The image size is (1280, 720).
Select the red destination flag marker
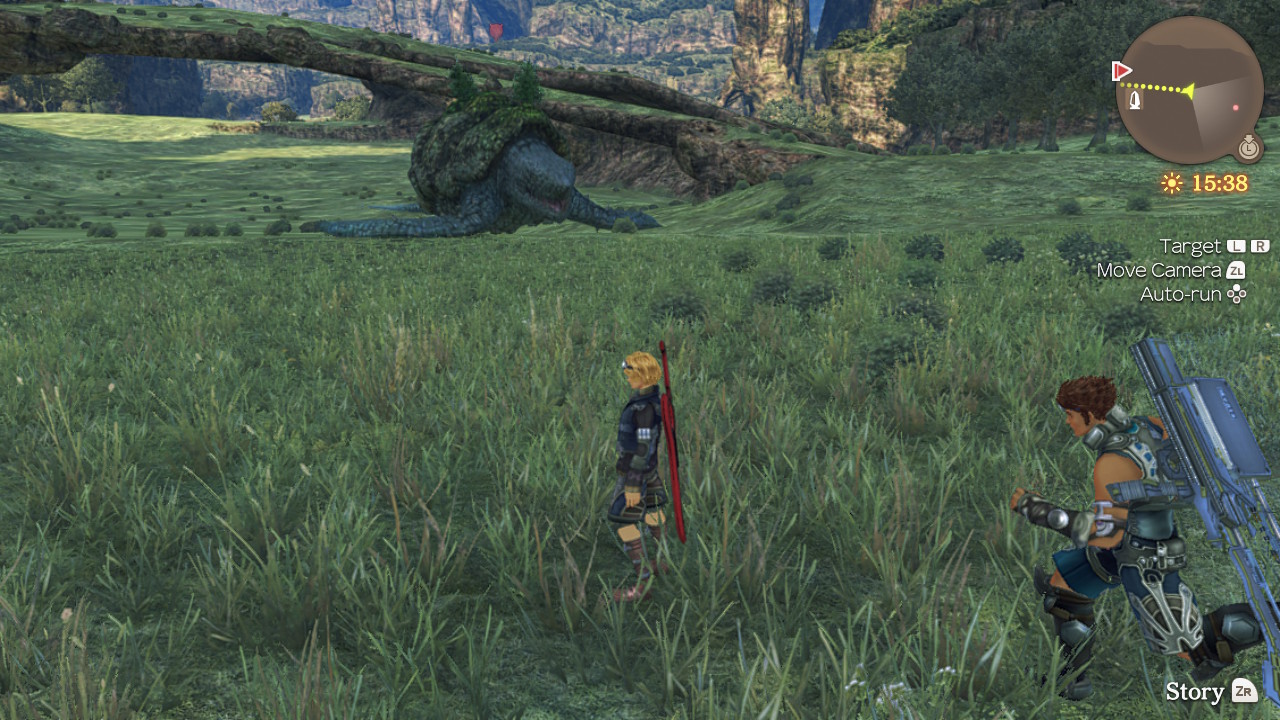(x=1121, y=71)
